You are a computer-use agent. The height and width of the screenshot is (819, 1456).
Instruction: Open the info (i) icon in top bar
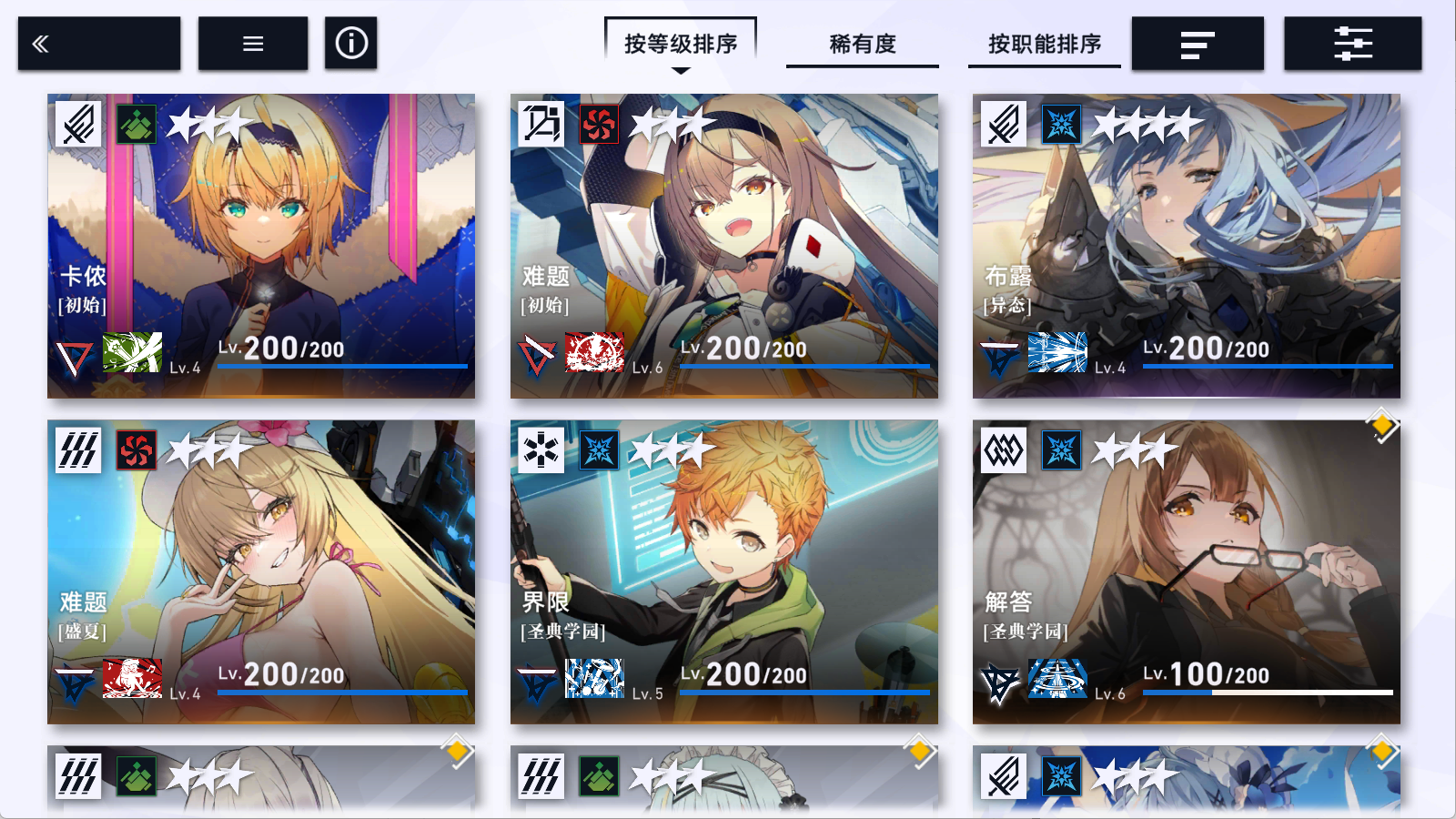click(351, 43)
